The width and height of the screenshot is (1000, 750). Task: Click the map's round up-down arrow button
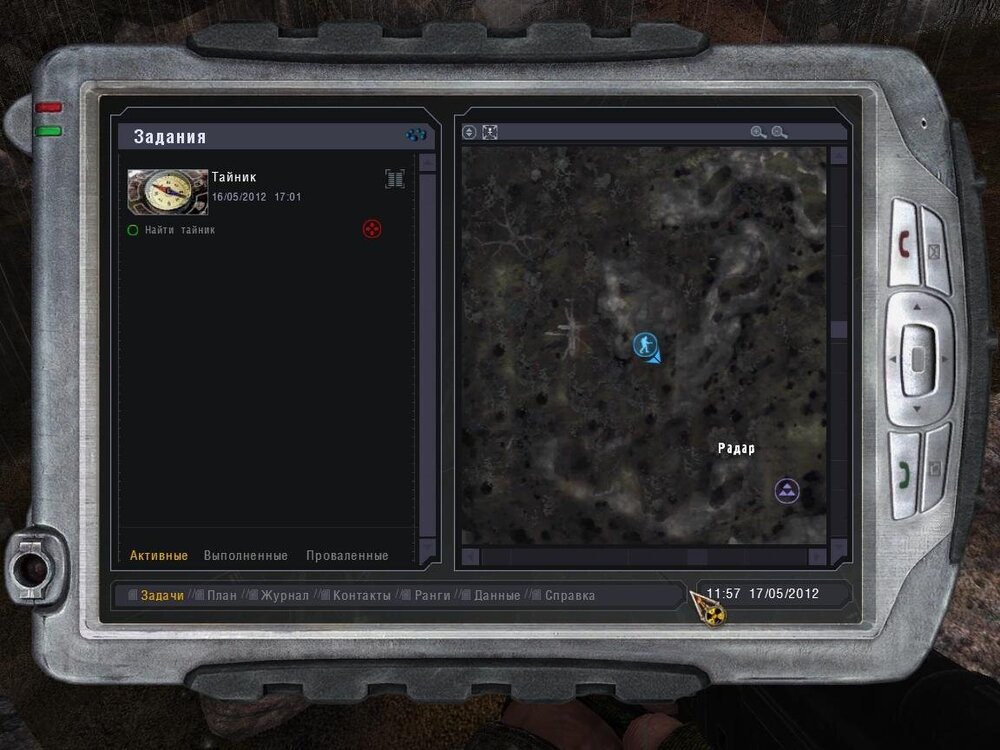tap(470, 132)
